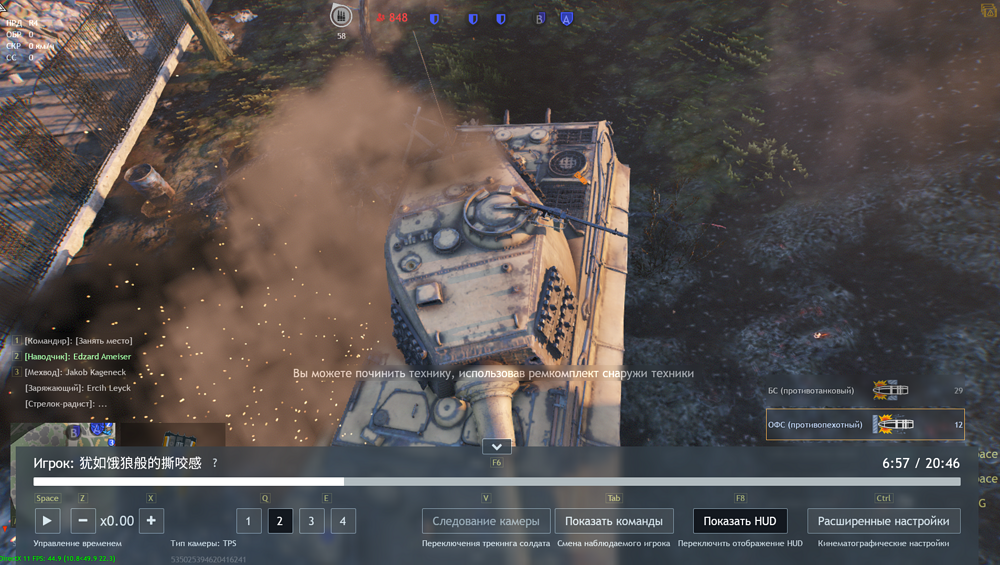The height and width of the screenshot is (565, 1000).
Task: Select camera type 1
Action: pos(249,521)
